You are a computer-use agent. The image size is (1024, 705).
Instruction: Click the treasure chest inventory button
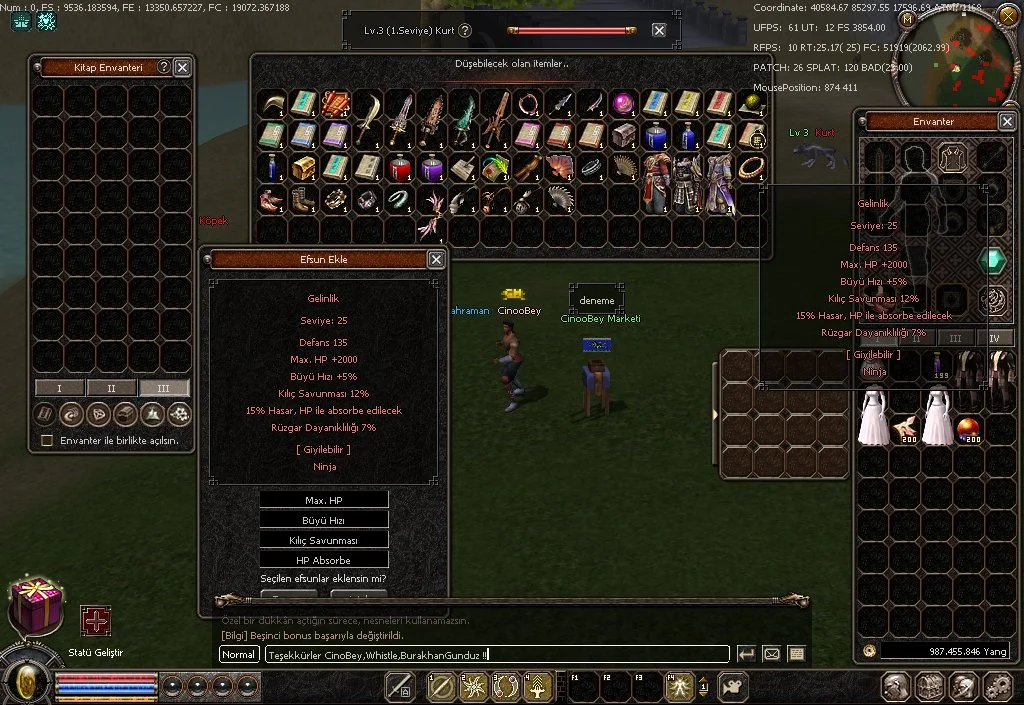931,686
